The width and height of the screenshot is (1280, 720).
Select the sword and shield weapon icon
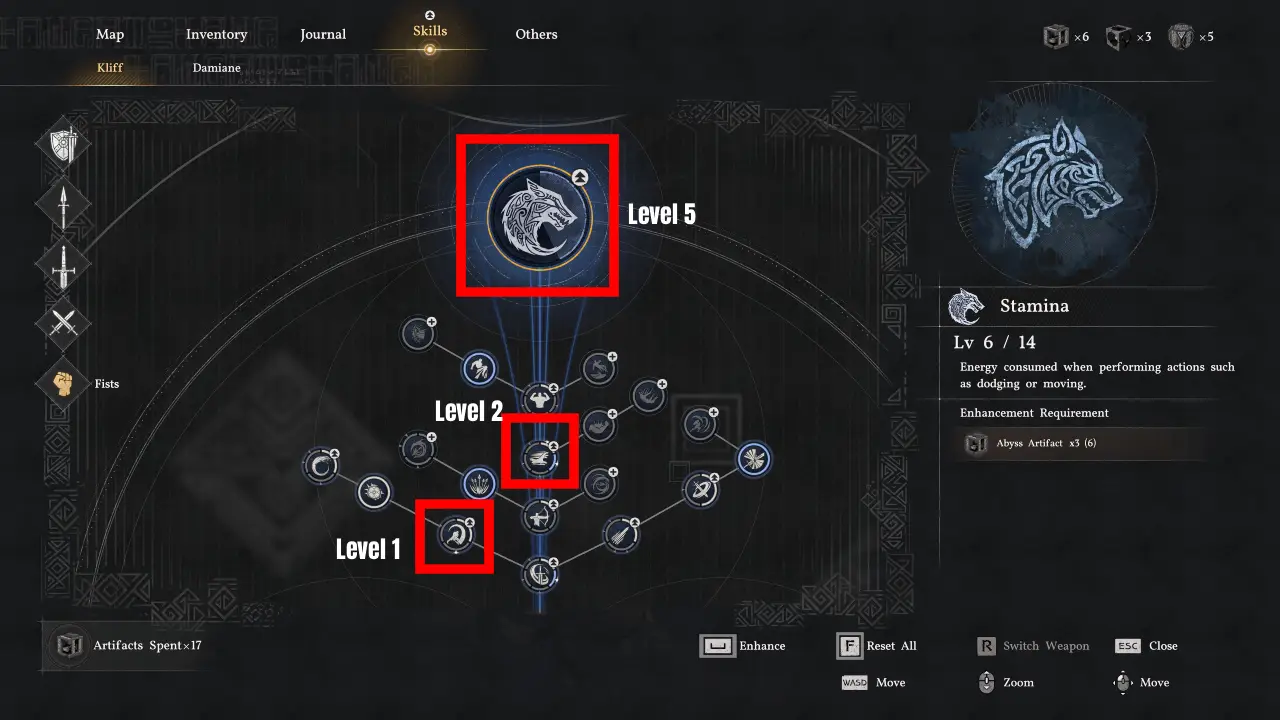(x=63, y=143)
